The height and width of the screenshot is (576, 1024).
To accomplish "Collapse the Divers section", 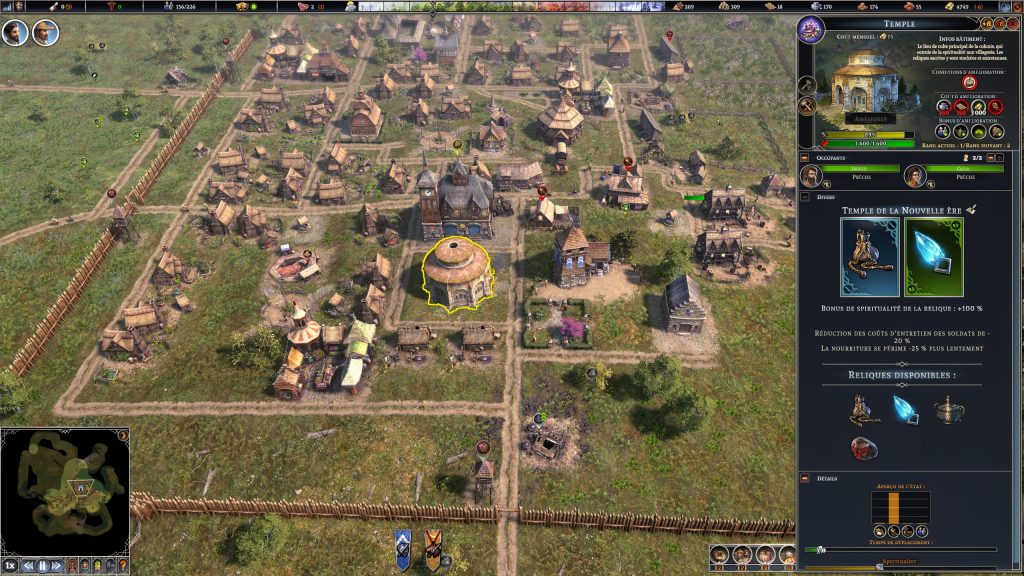I will 804,197.
